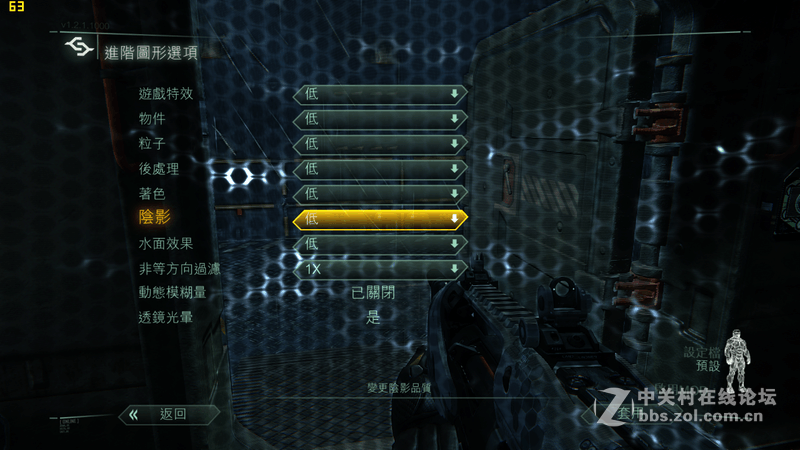Screen dimensions: 800x450
Task: Toggle the 透鏡光暈 setting showing 是
Action: click(374, 318)
